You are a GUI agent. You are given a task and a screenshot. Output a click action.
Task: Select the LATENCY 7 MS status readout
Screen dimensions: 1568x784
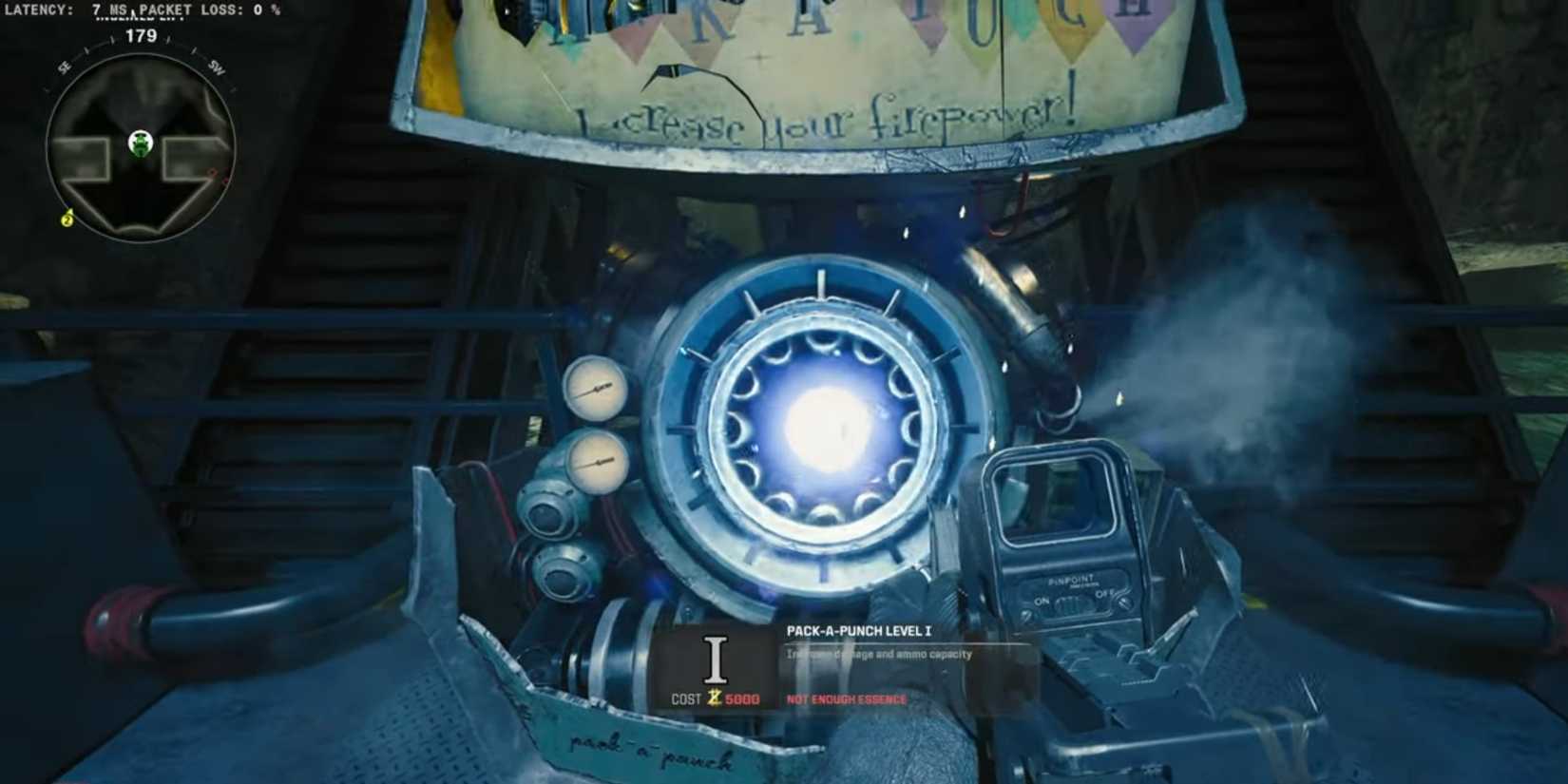(x=60, y=9)
